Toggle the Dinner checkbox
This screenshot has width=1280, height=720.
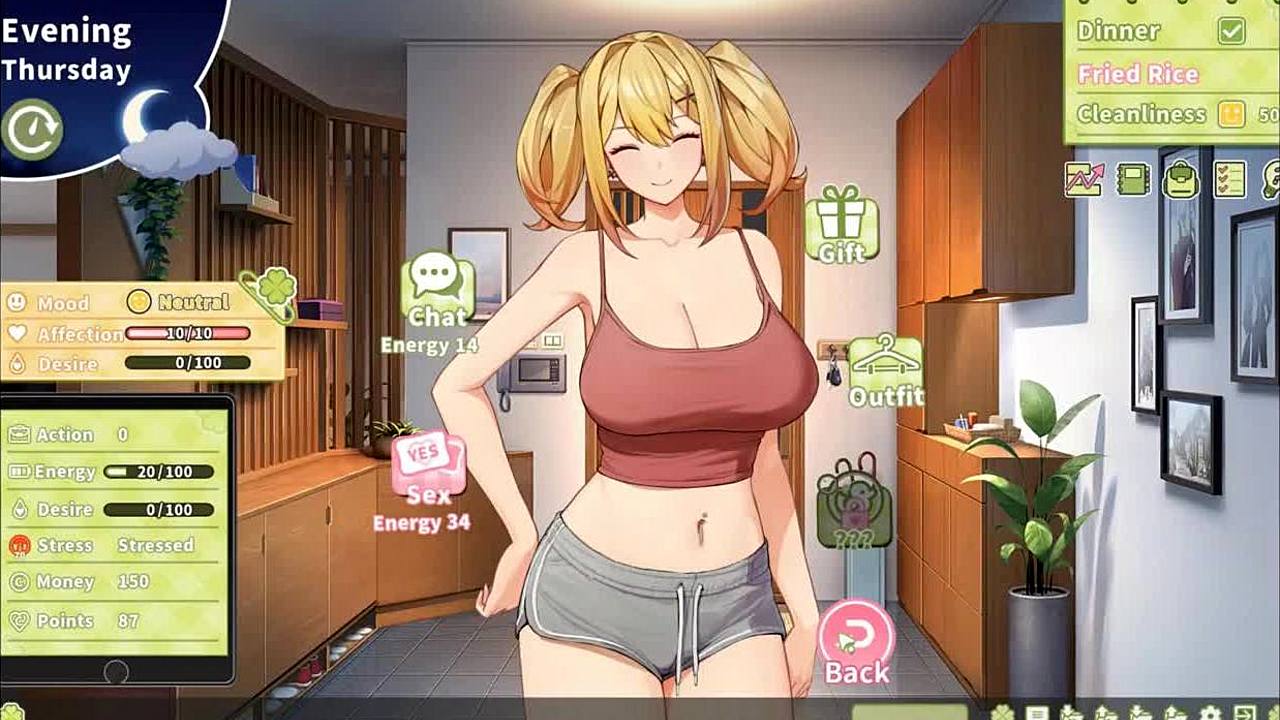[1231, 31]
